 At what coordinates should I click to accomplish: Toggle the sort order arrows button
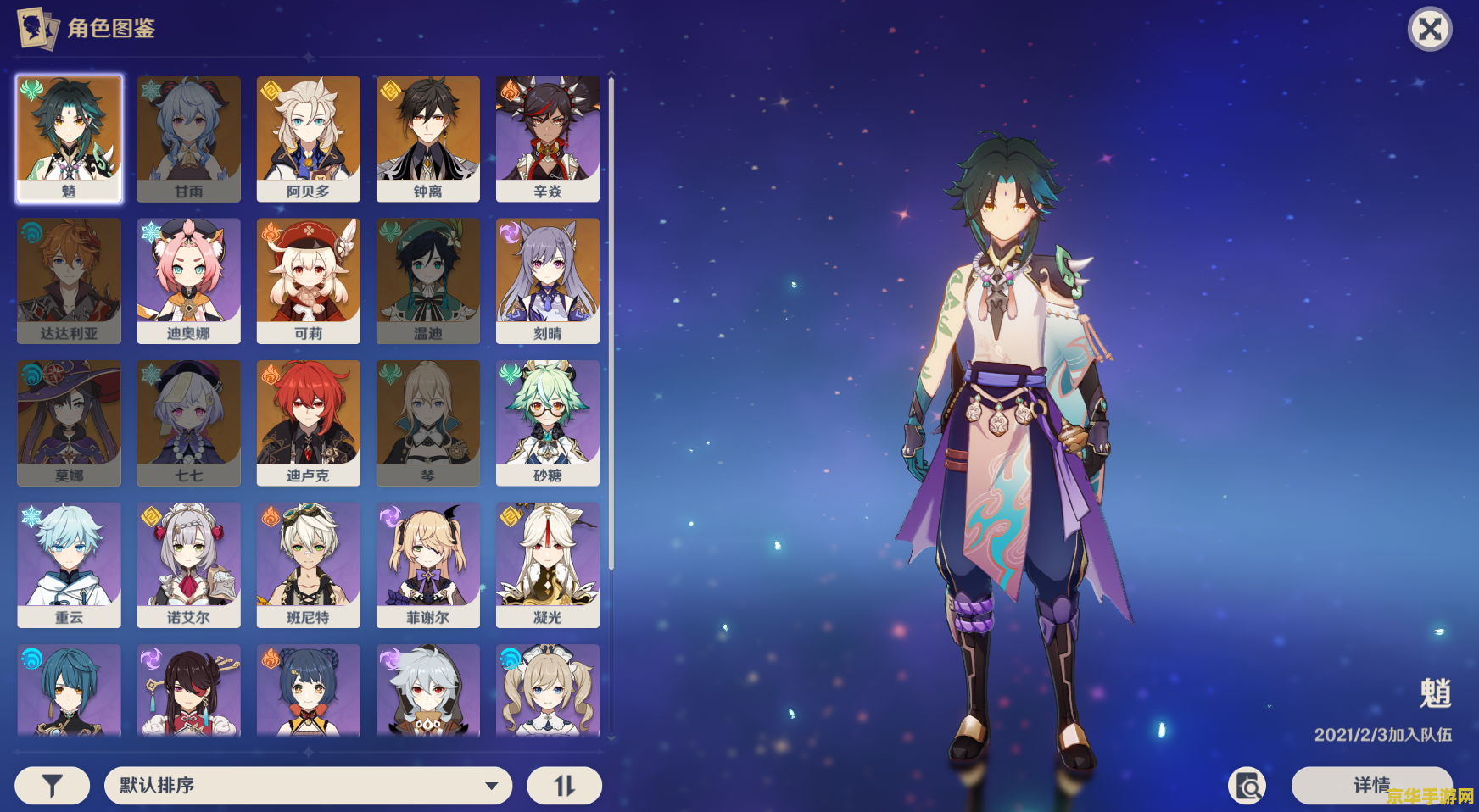(x=564, y=786)
